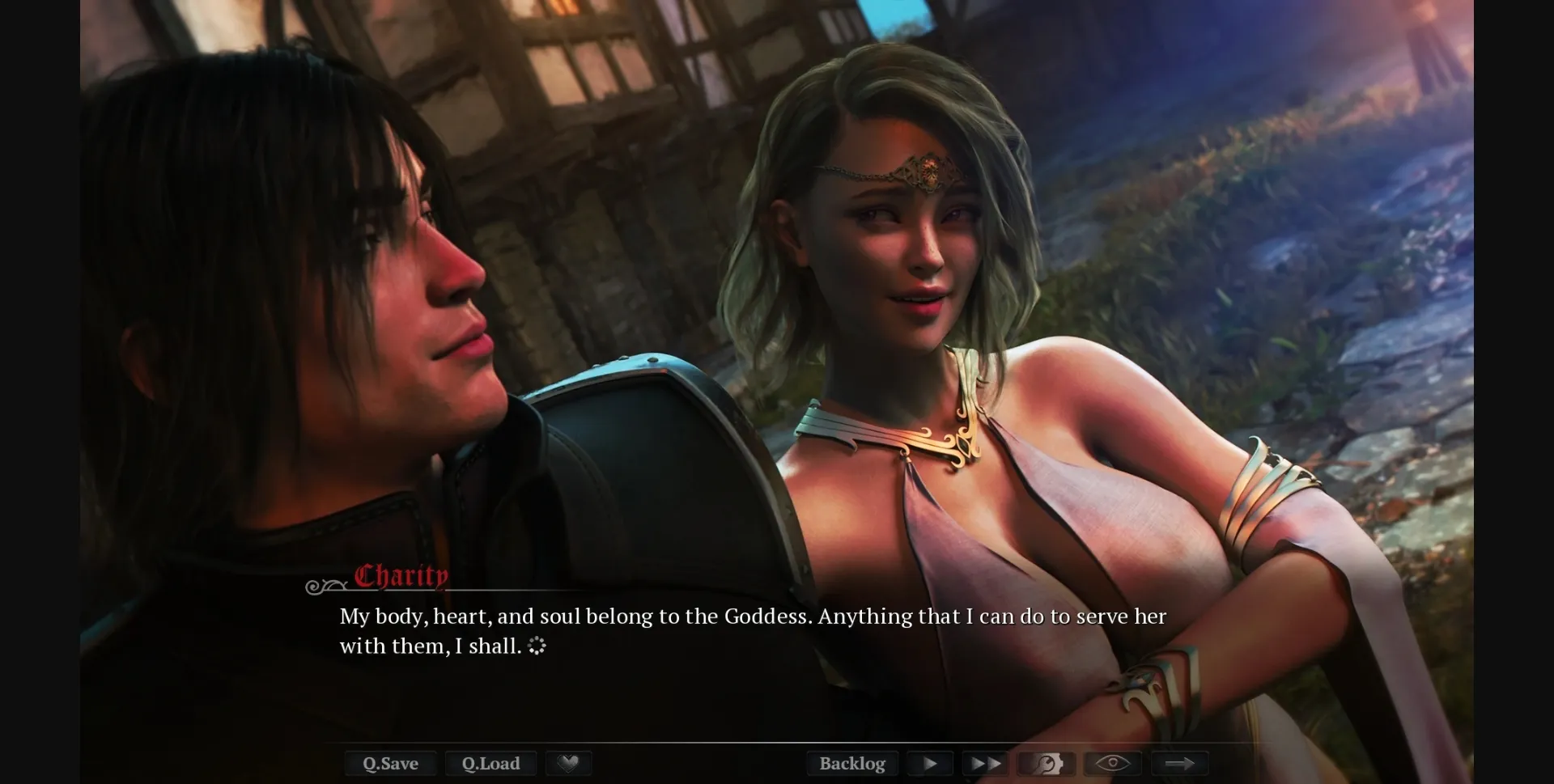Toggle skip mode with the double-arrow icon
The height and width of the screenshot is (784, 1554).
tap(986, 763)
